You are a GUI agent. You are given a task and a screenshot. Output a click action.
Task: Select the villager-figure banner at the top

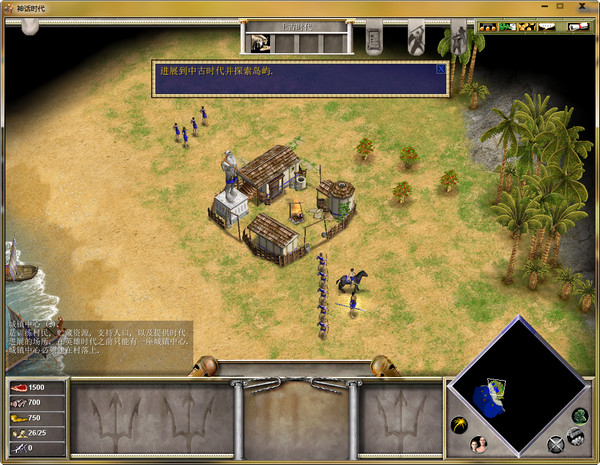[x=416, y=40]
